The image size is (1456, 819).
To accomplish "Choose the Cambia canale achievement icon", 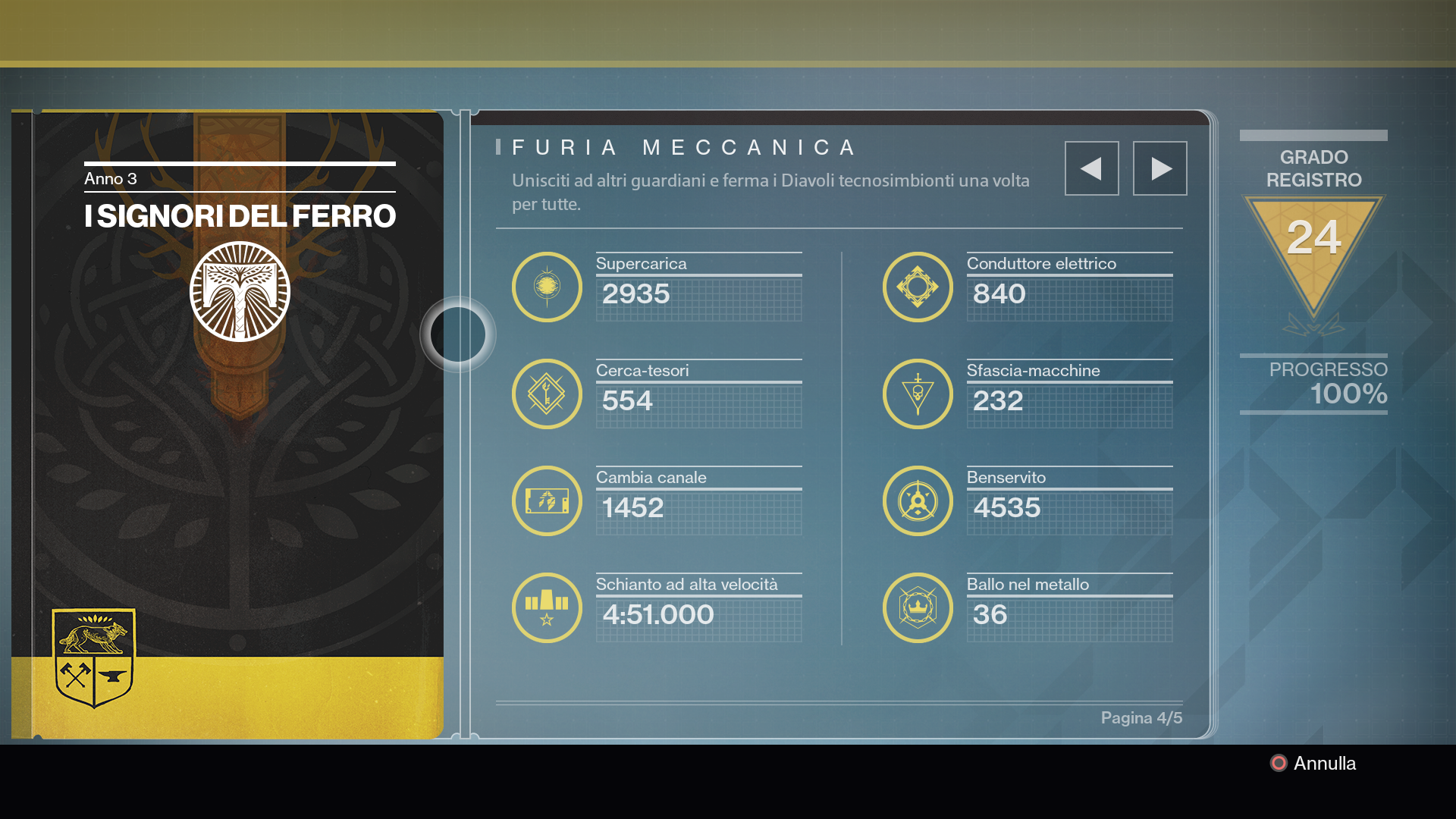I will click(x=547, y=501).
